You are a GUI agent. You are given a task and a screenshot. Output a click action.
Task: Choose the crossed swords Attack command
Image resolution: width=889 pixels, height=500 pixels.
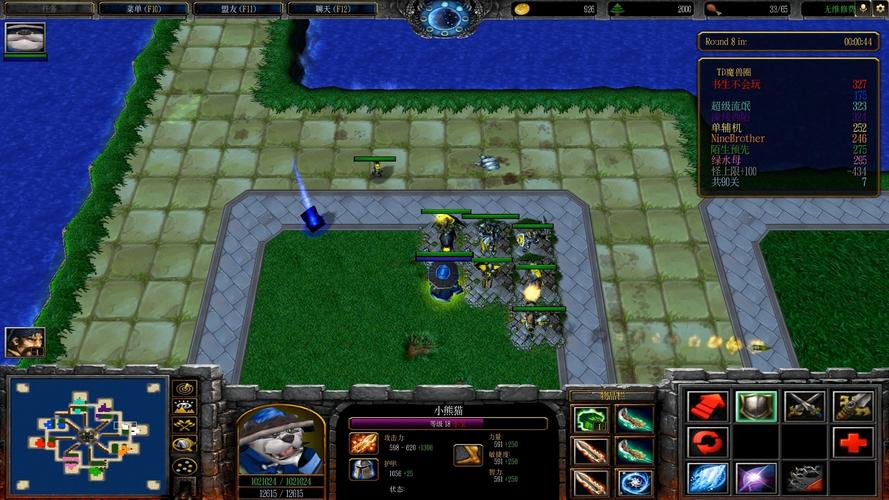[x=804, y=405]
